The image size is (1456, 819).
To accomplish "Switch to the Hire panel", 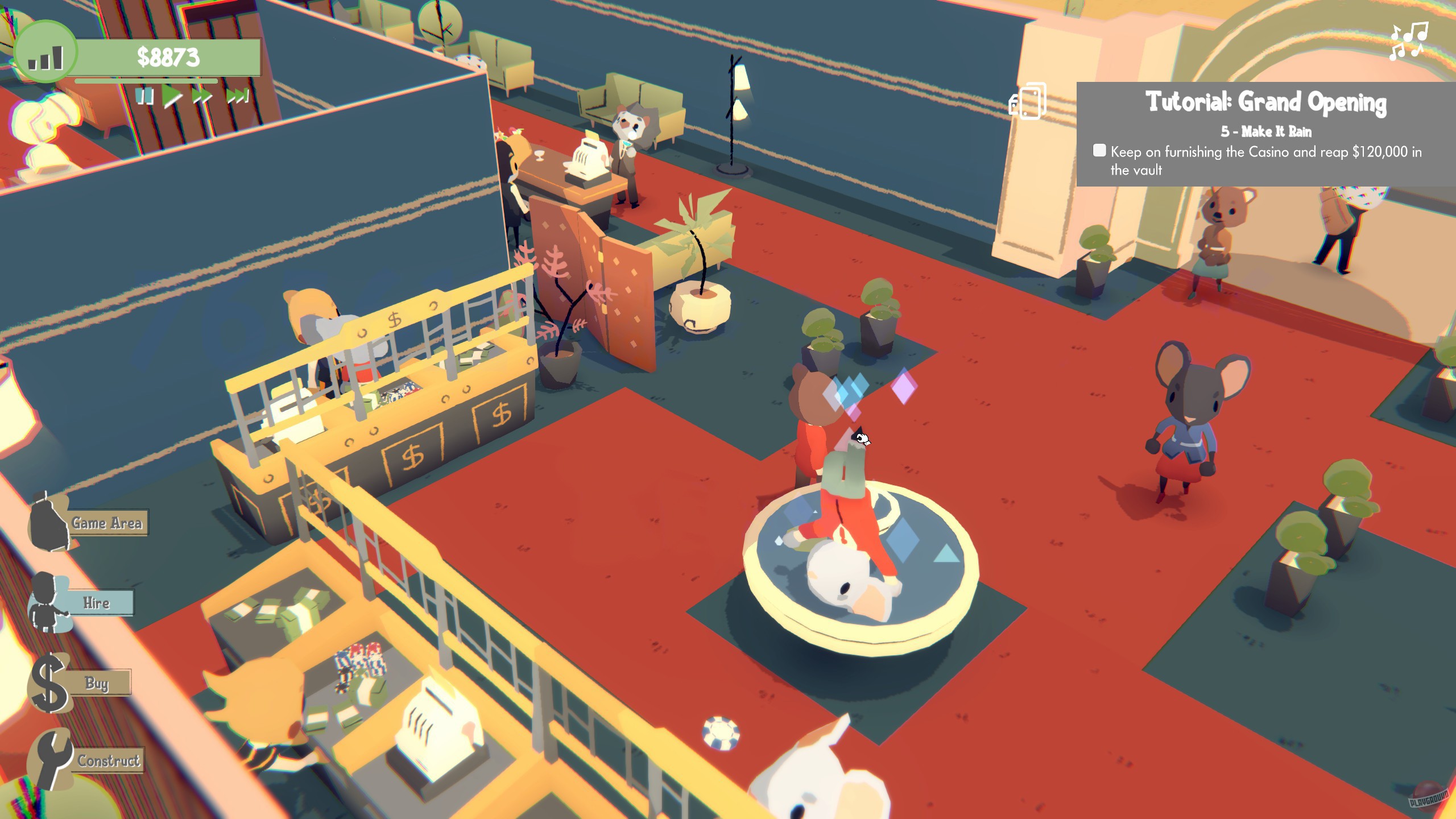I will coord(98,603).
